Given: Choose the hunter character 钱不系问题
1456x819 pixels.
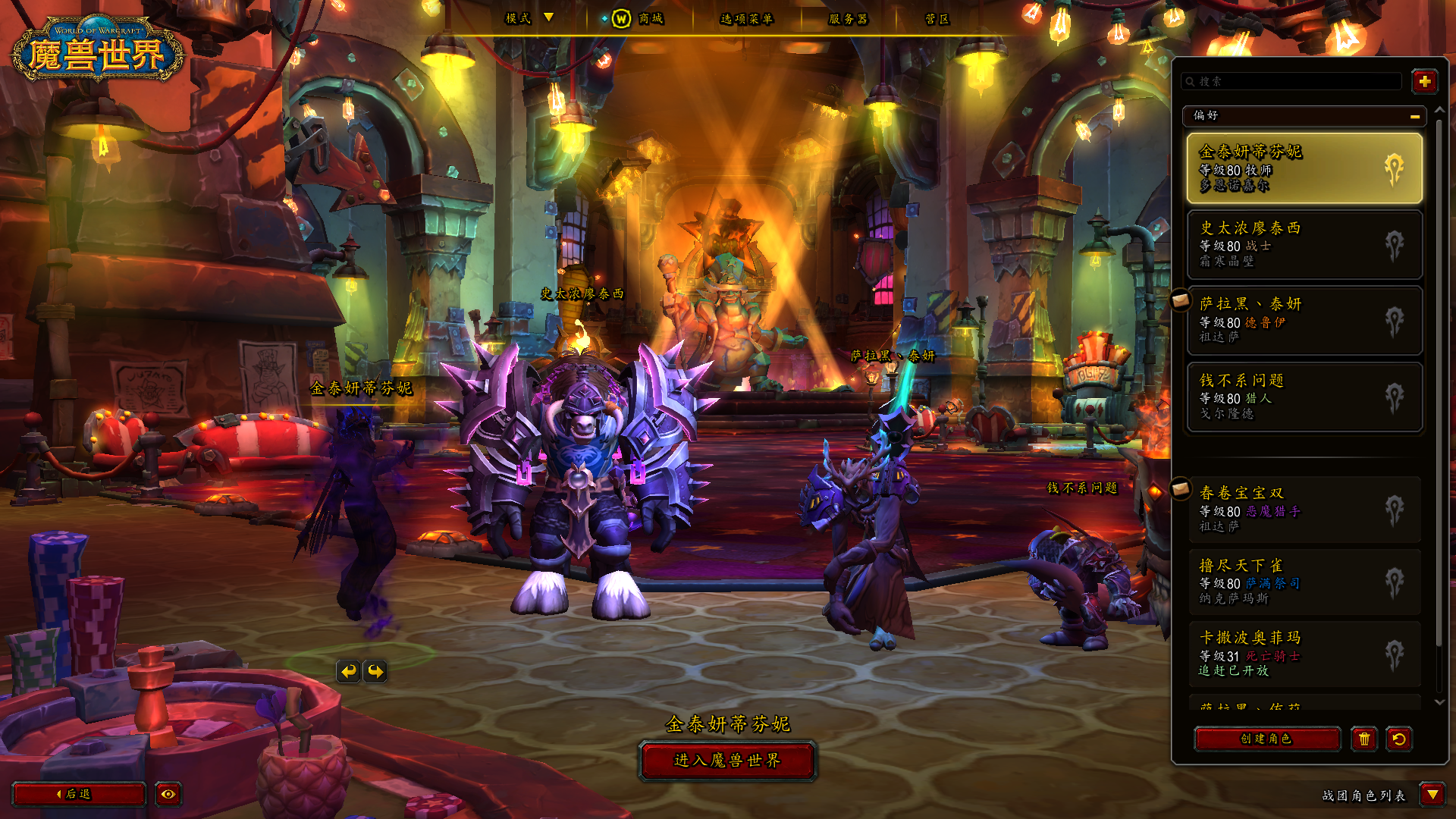Looking at the screenshot, I should 1304,396.
